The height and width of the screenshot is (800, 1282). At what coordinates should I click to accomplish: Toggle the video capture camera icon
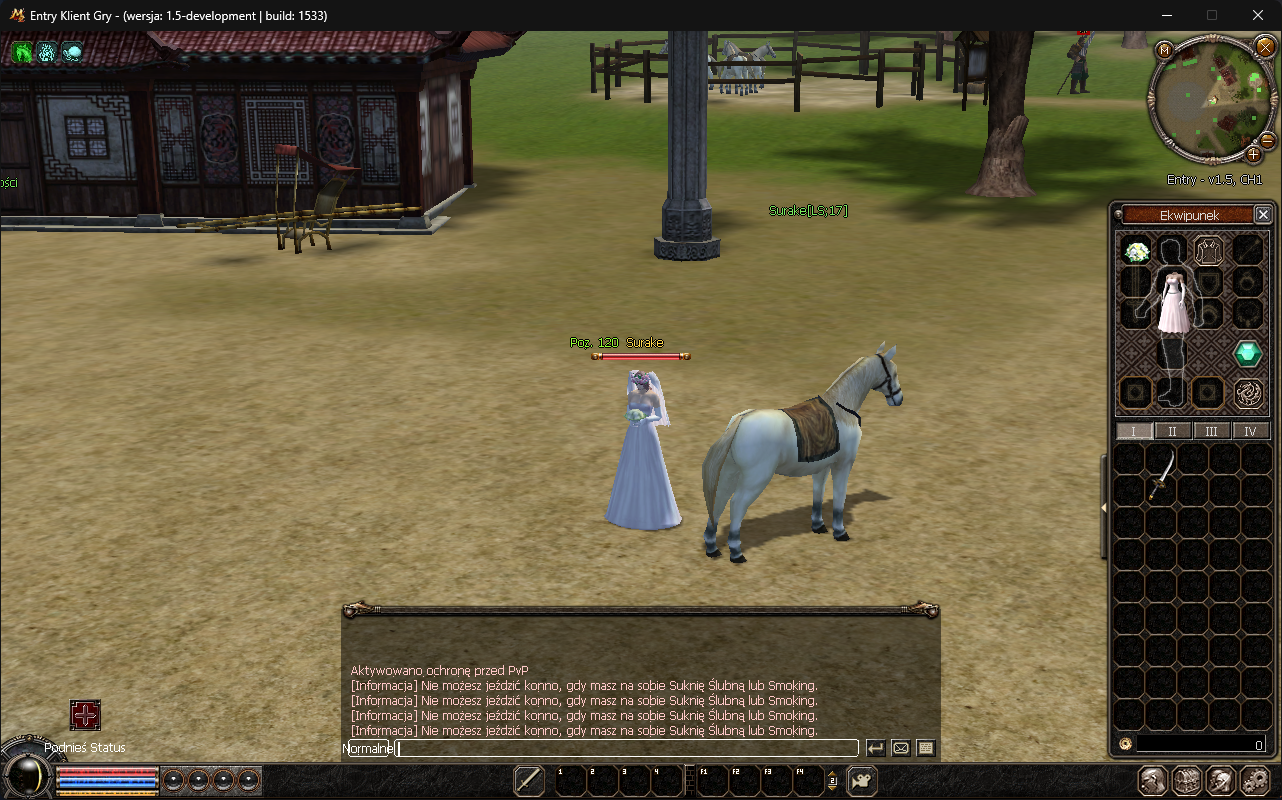pyautogui.click(x=862, y=780)
